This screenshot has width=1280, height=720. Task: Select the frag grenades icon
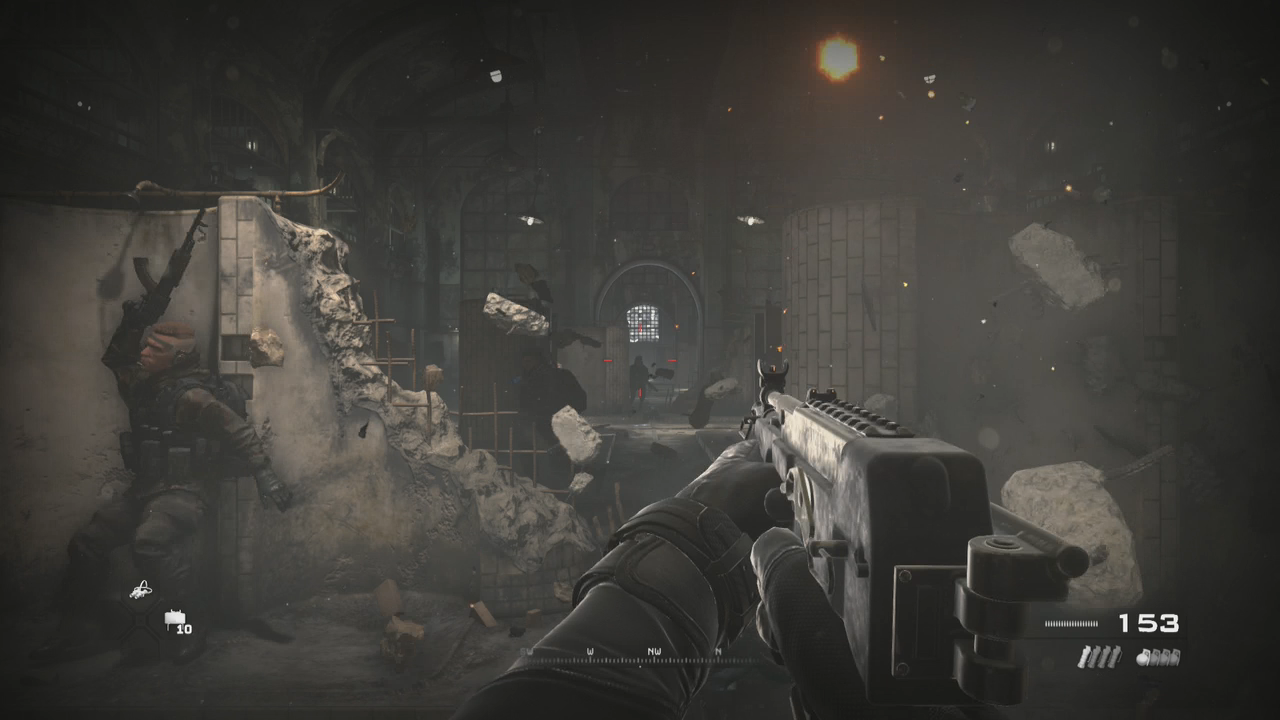tap(1159, 657)
